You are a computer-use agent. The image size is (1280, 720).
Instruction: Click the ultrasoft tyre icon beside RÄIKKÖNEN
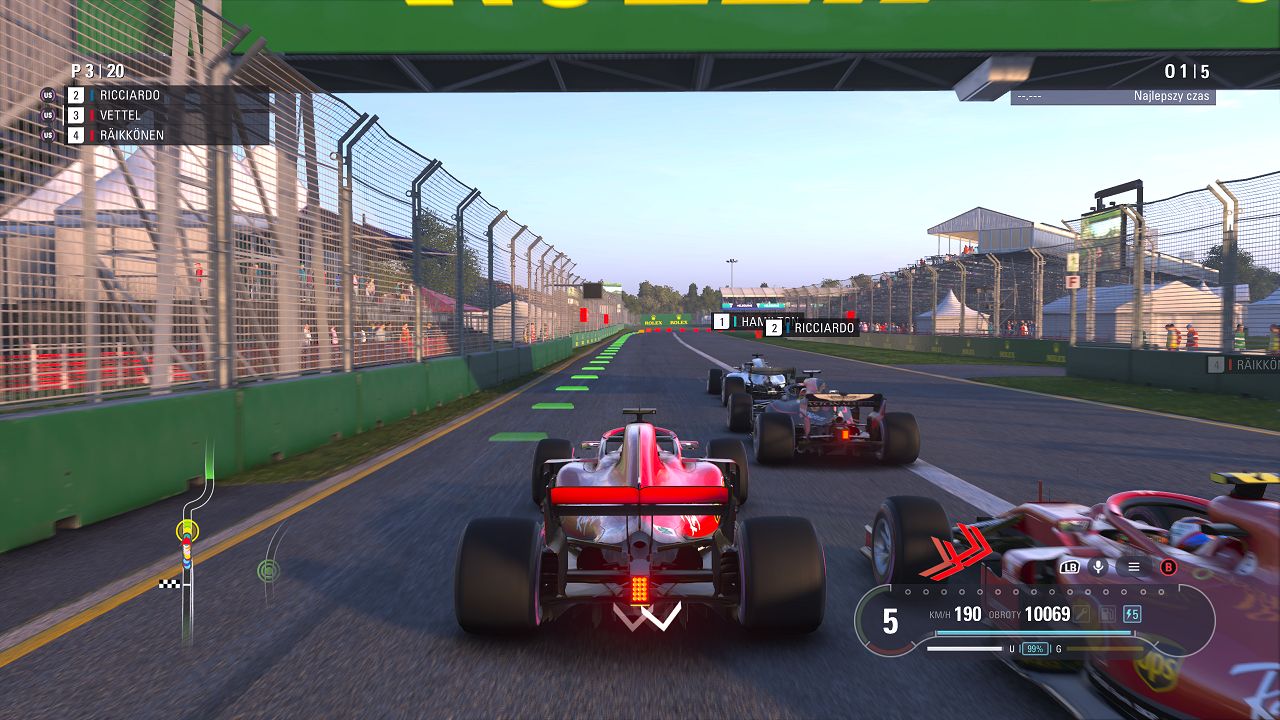pyautogui.click(x=48, y=135)
